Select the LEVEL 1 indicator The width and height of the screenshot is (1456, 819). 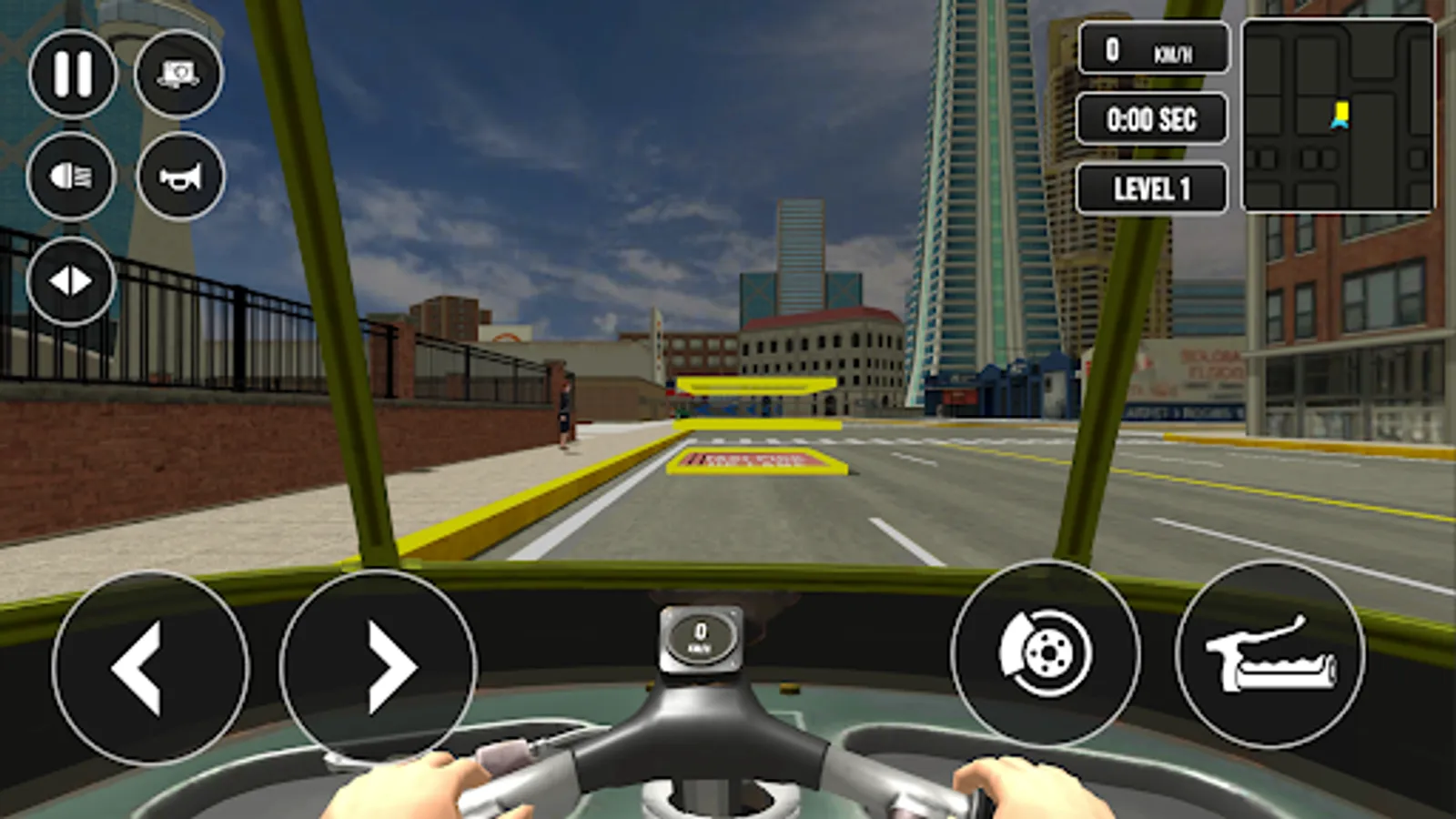click(x=1150, y=188)
